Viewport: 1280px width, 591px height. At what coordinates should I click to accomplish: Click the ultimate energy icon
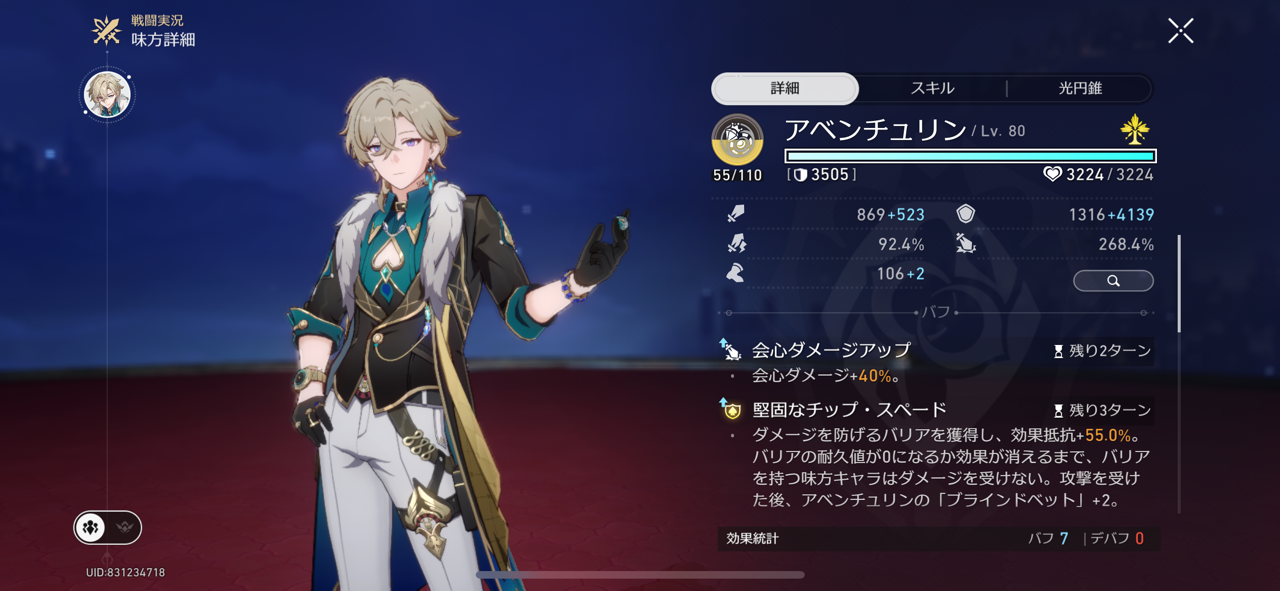click(737, 139)
